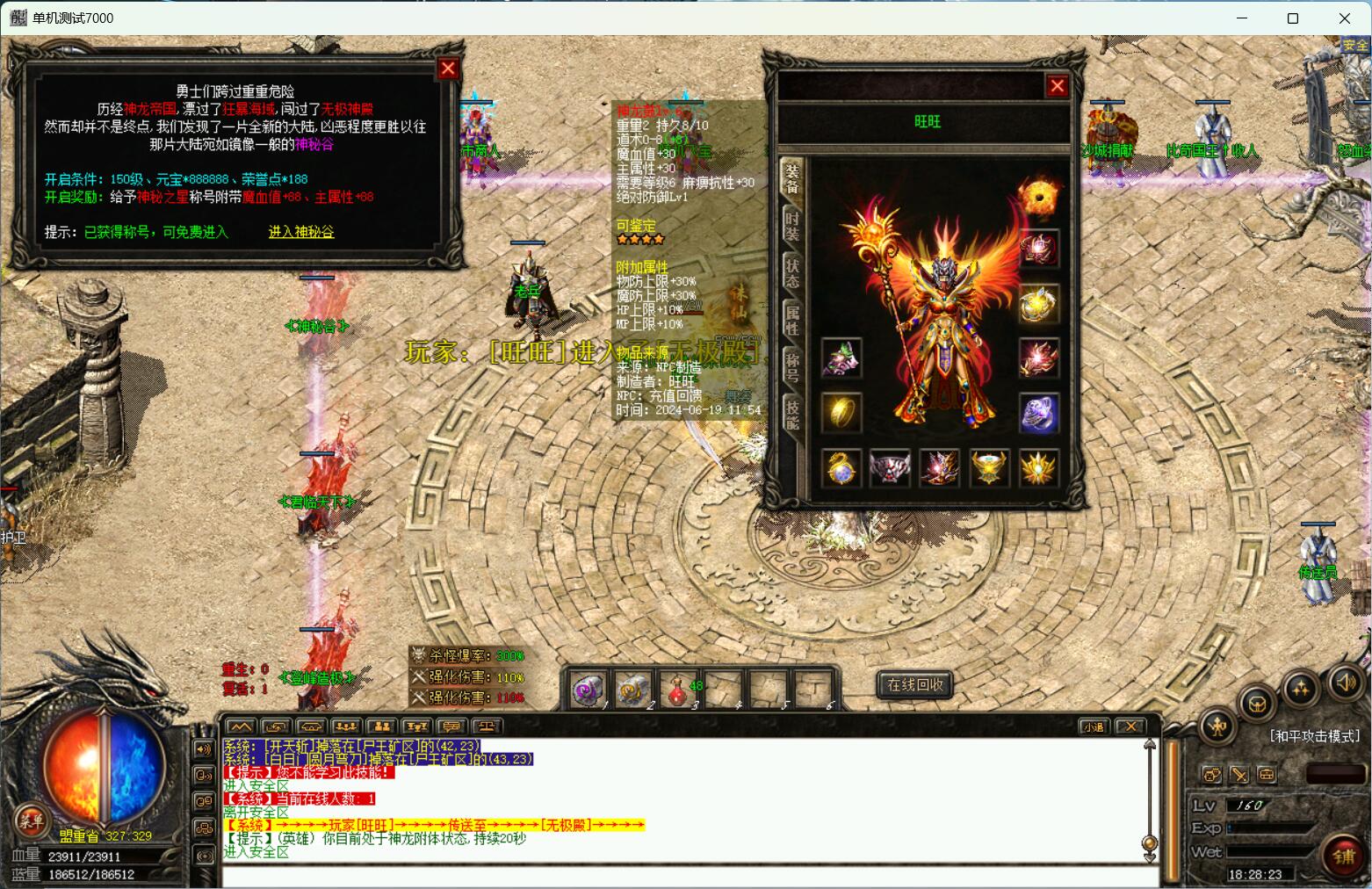Use the purple scroll in hotbar slot 1
The width and height of the screenshot is (1372, 889).
pyautogui.click(x=587, y=689)
